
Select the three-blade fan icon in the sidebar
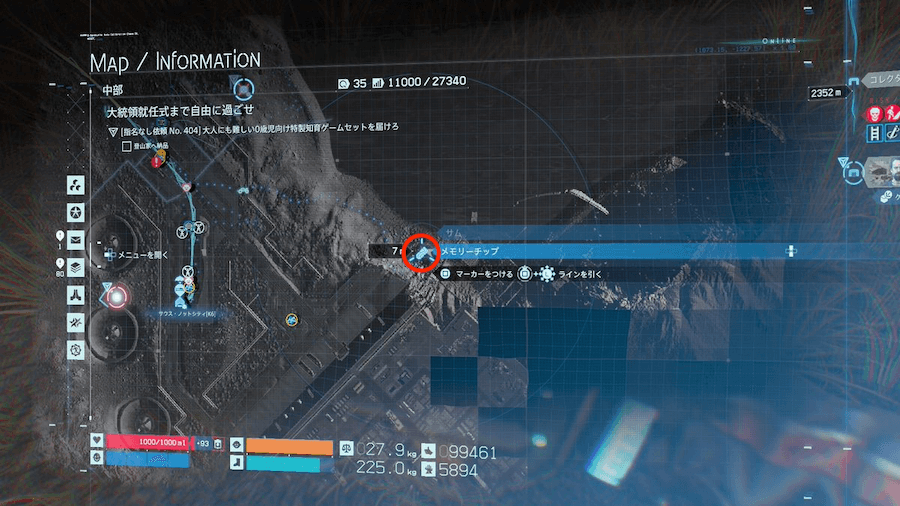coord(75,184)
